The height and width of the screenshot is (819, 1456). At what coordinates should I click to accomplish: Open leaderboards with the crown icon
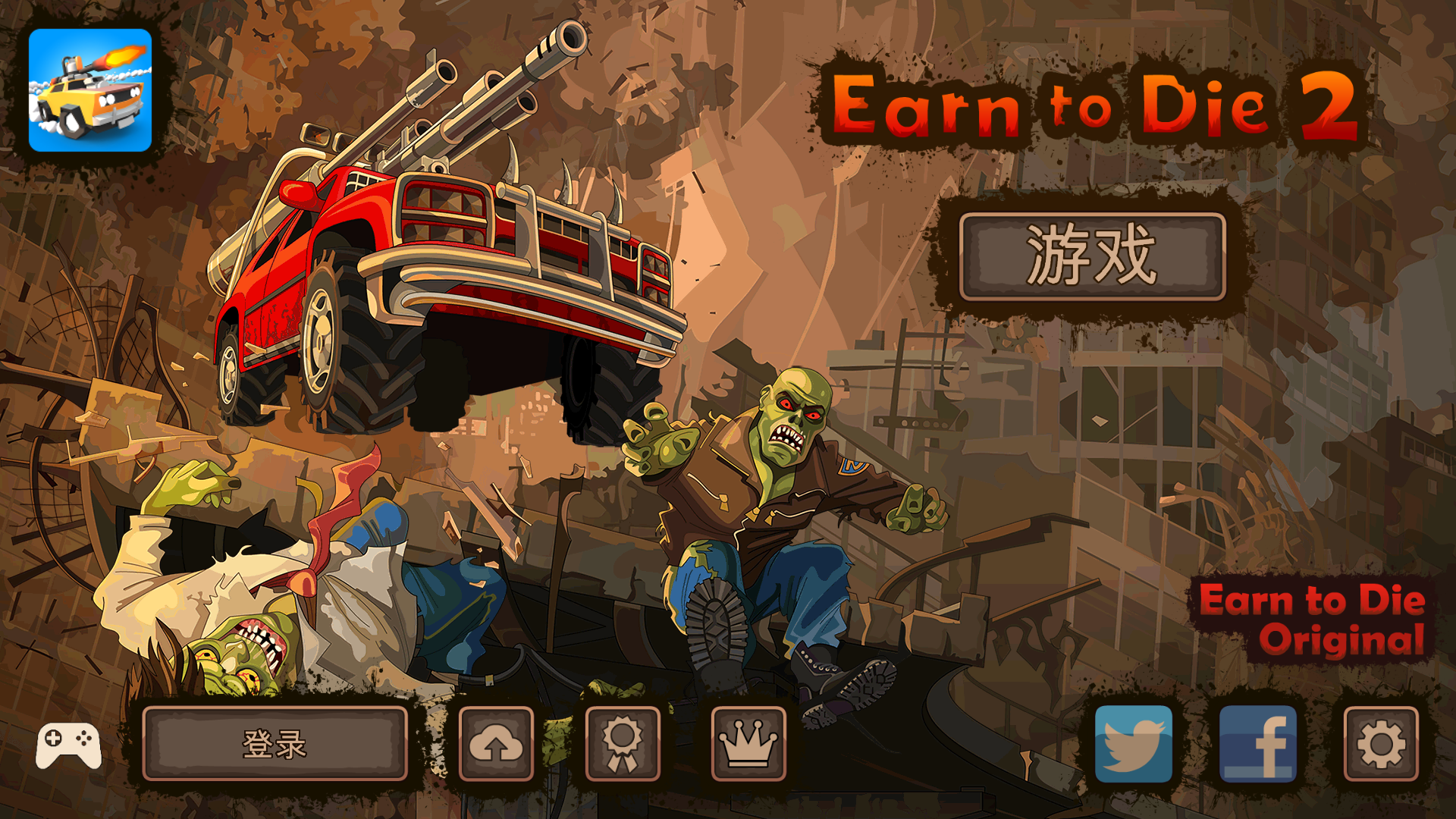(x=748, y=744)
